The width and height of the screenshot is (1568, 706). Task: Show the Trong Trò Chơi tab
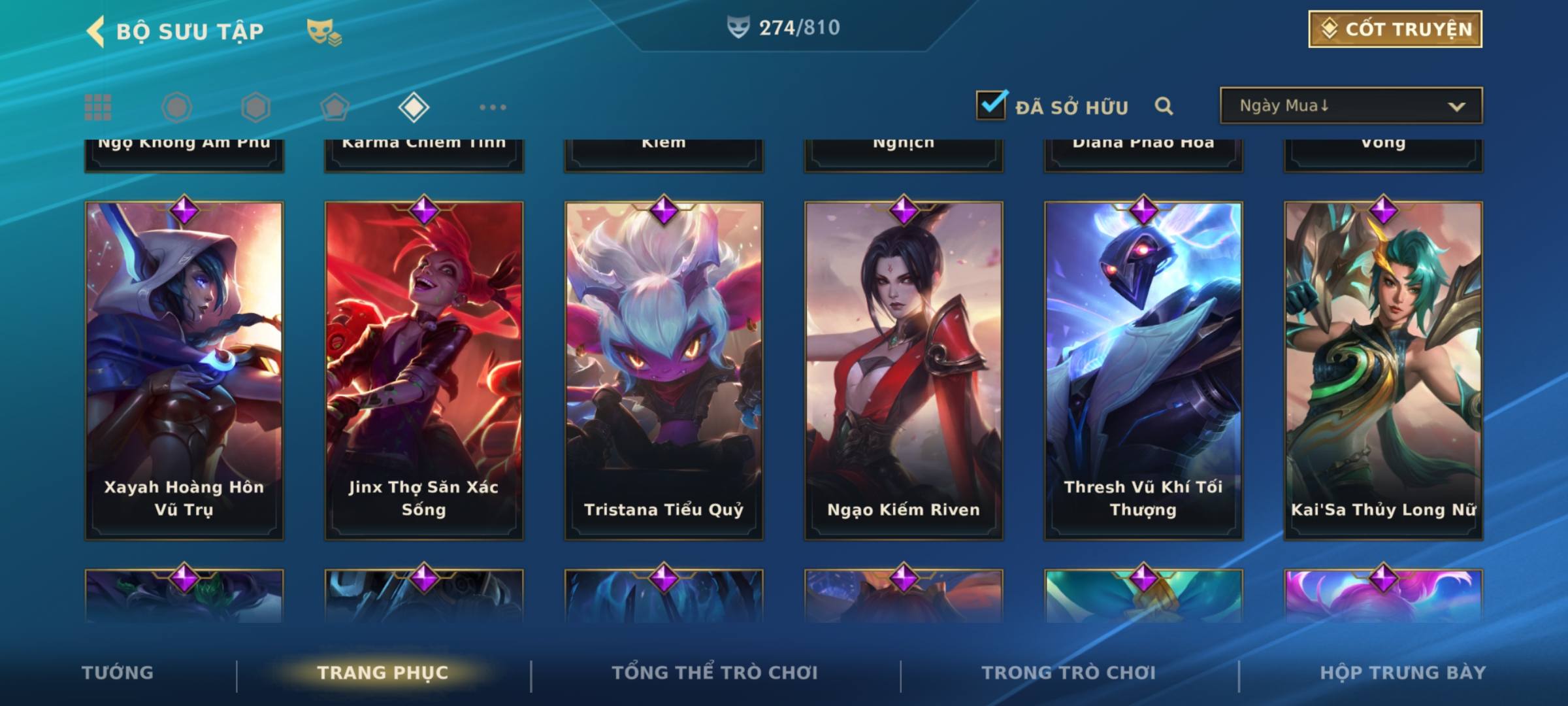point(1069,673)
